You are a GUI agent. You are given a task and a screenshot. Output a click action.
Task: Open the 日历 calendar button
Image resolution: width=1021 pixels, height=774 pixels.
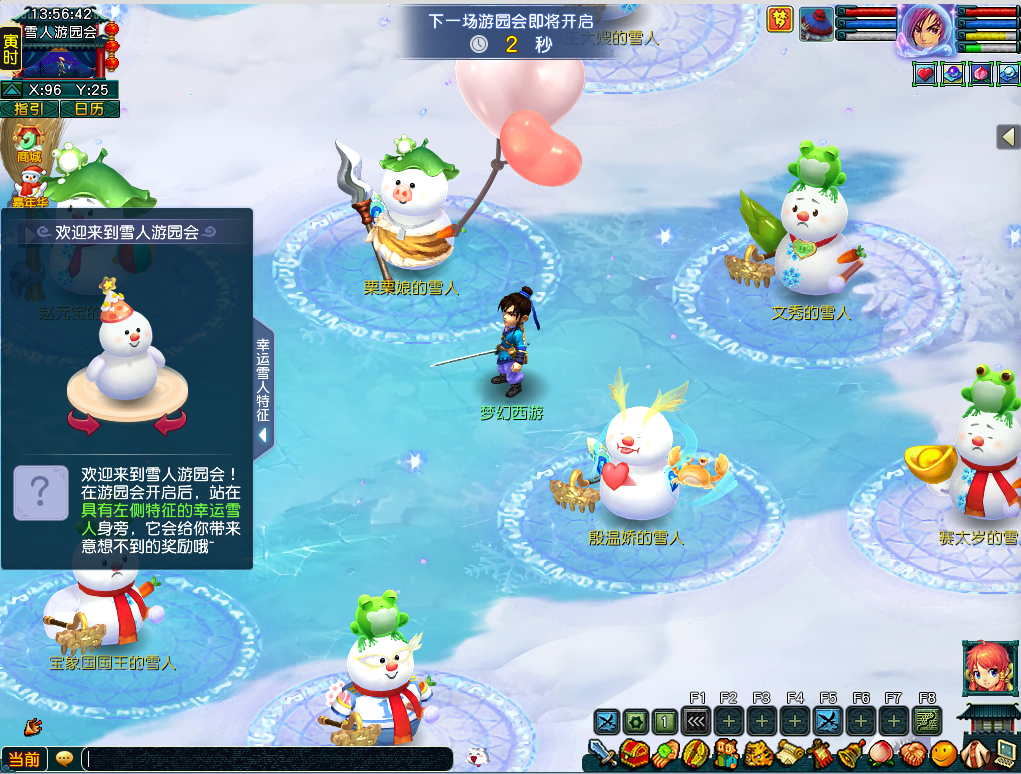pos(90,109)
